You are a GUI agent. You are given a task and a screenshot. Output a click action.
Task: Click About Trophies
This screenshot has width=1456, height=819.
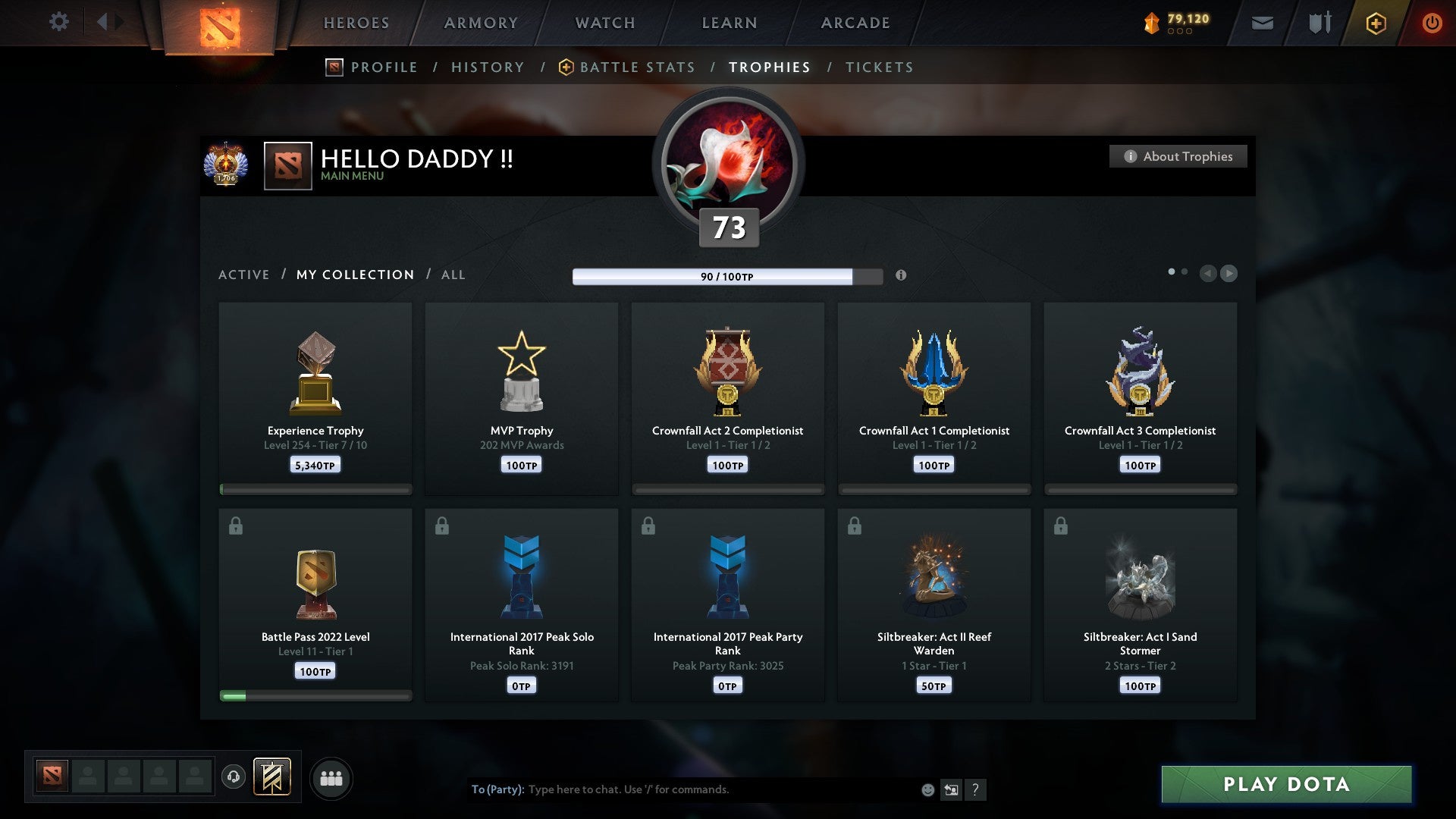tap(1178, 156)
